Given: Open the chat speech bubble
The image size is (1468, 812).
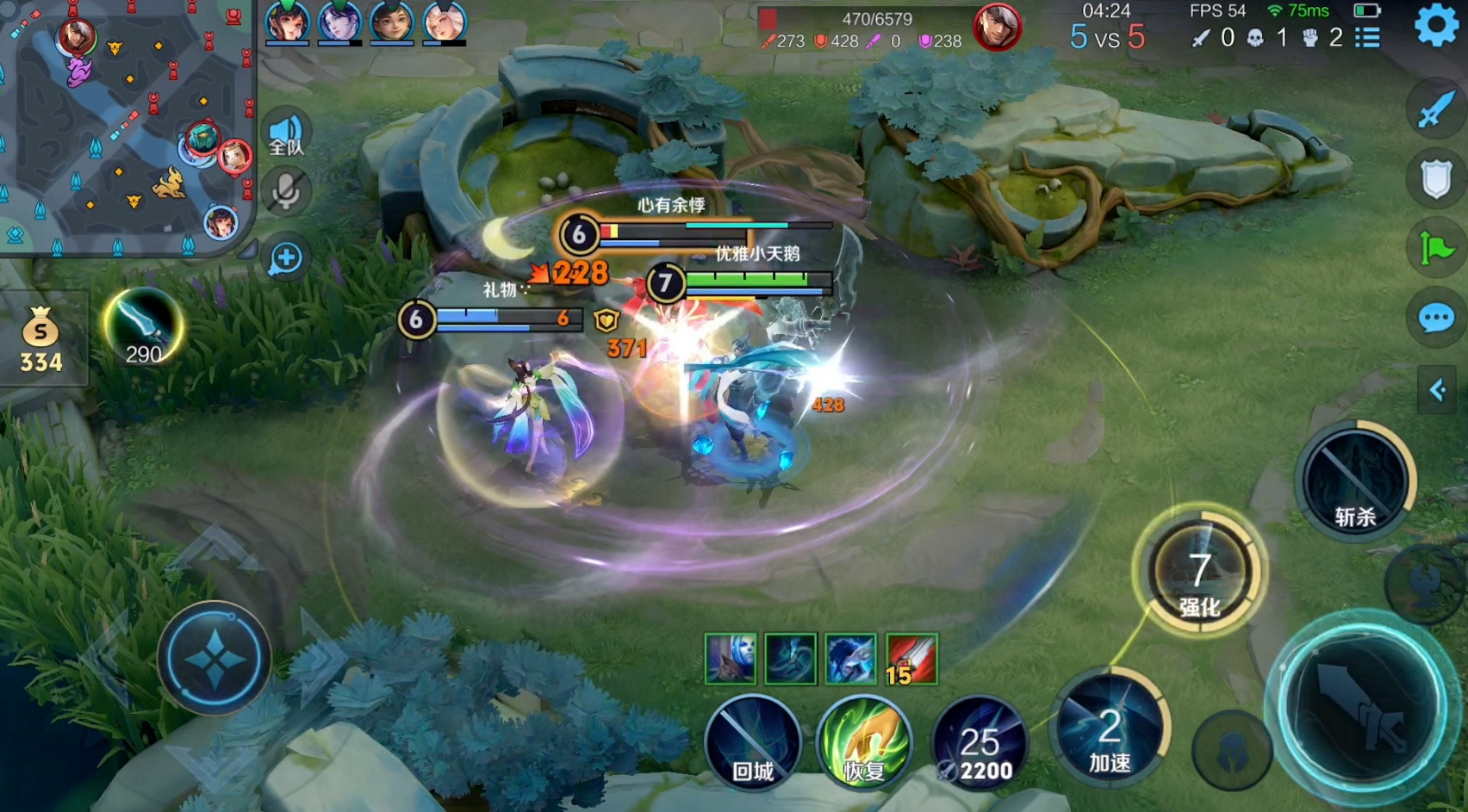Looking at the screenshot, I should [1436, 319].
